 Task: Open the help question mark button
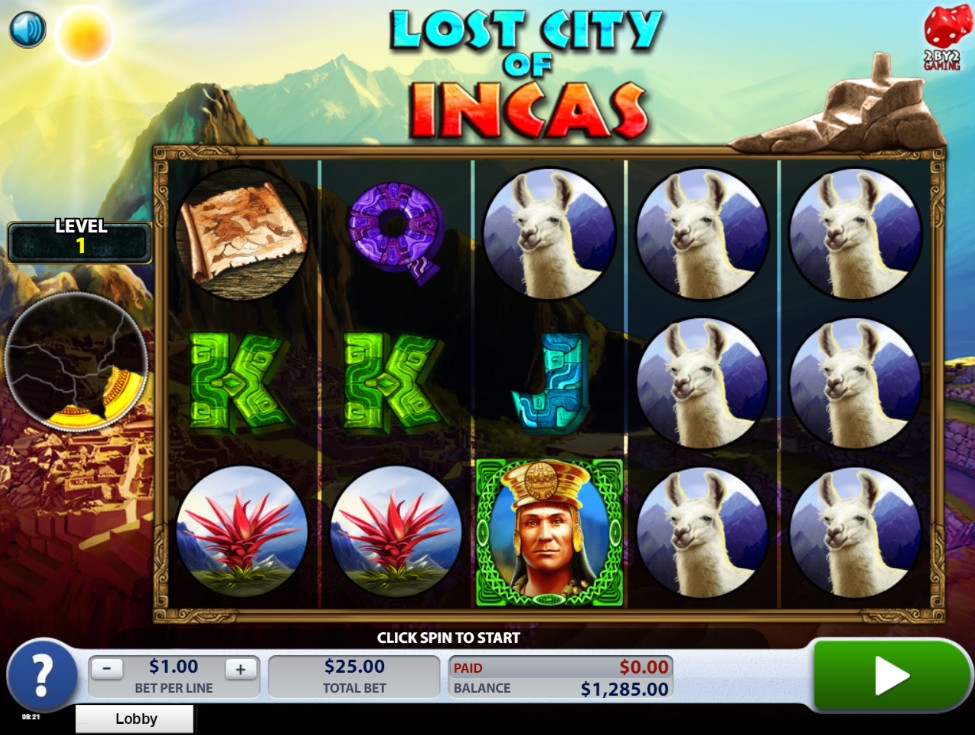click(x=42, y=676)
